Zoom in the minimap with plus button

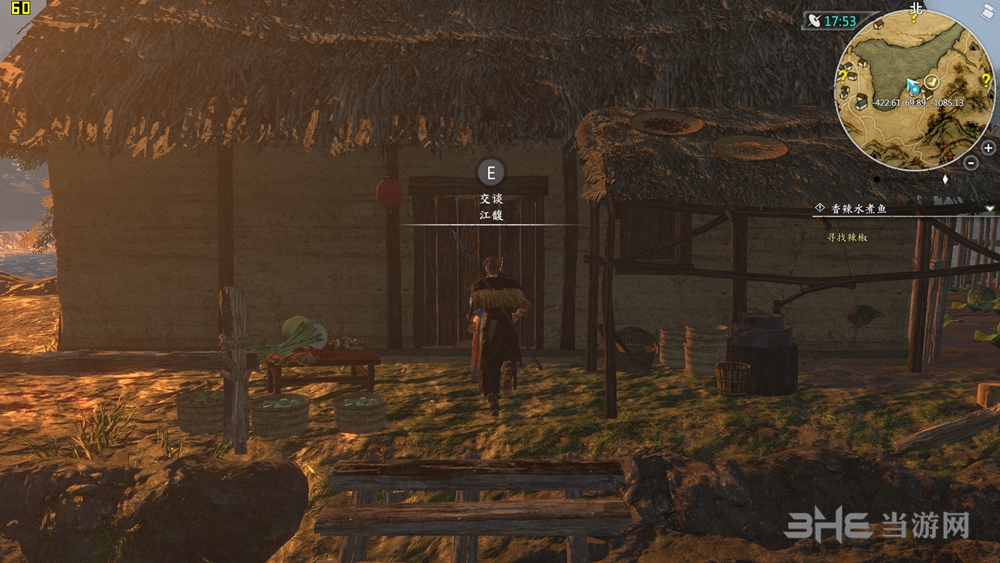tap(988, 147)
